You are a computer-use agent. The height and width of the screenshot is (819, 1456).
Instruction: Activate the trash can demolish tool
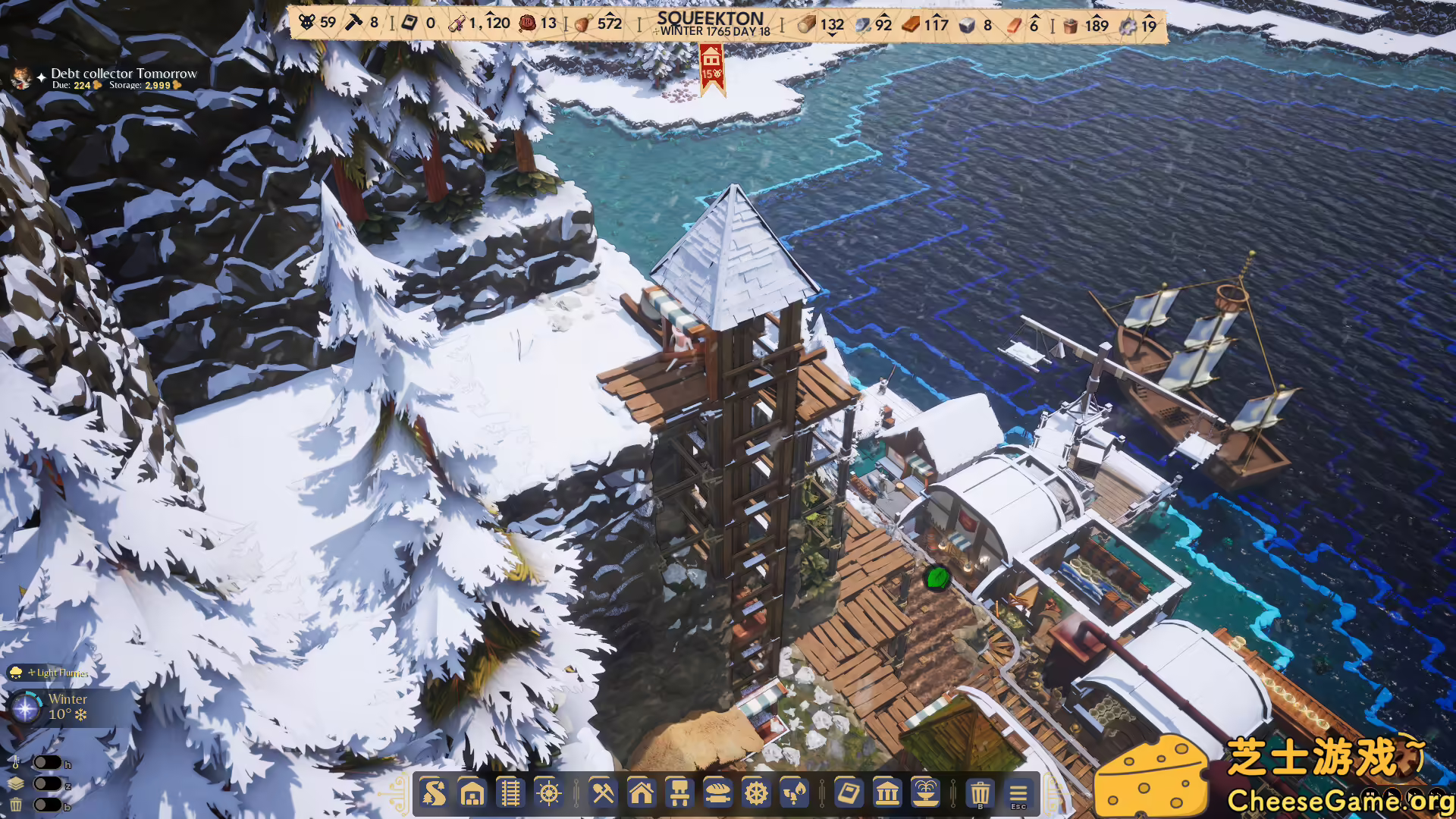point(980,794)
